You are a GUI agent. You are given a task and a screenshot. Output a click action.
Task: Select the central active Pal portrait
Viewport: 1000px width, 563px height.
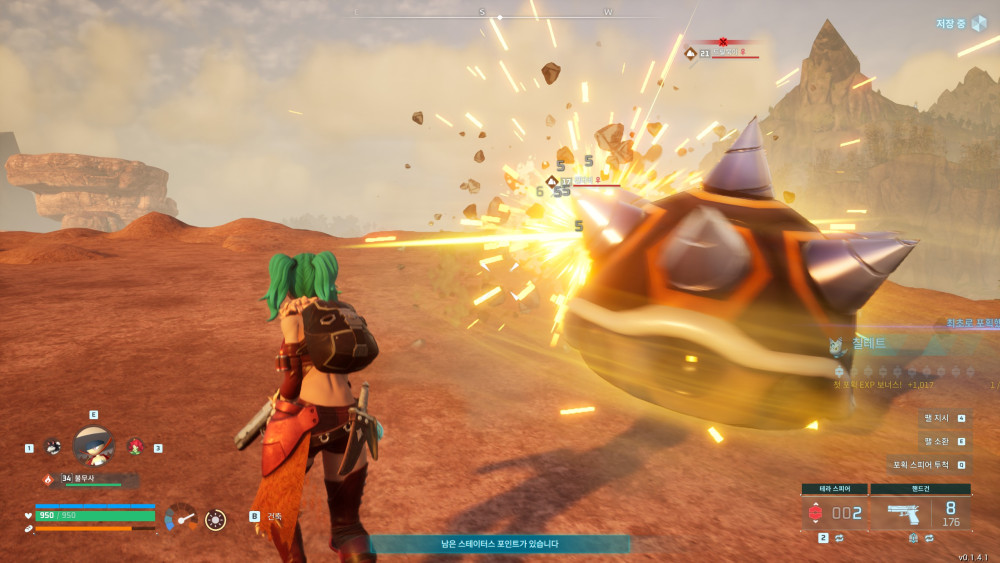click(93, 445)
